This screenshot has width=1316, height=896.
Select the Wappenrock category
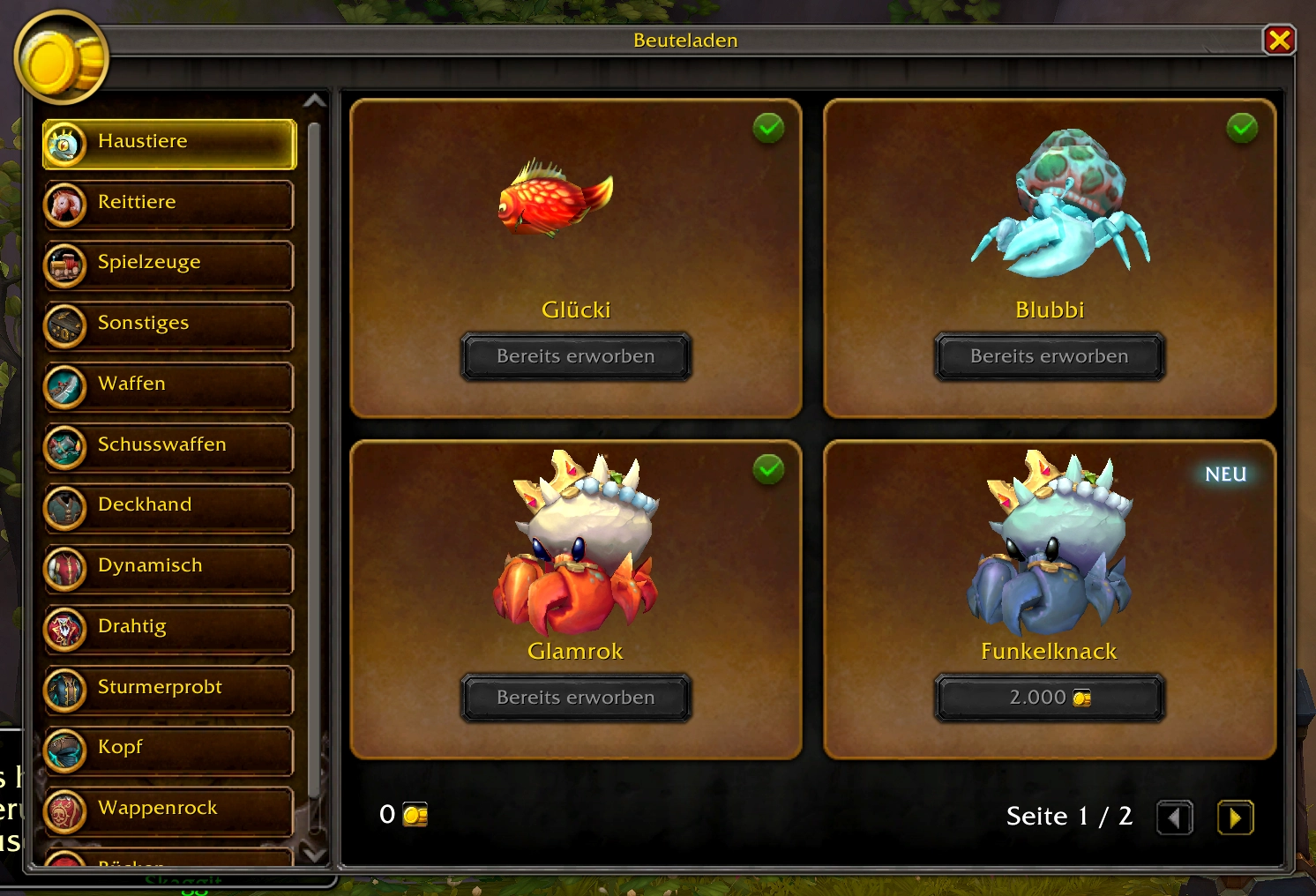[169, 810]
